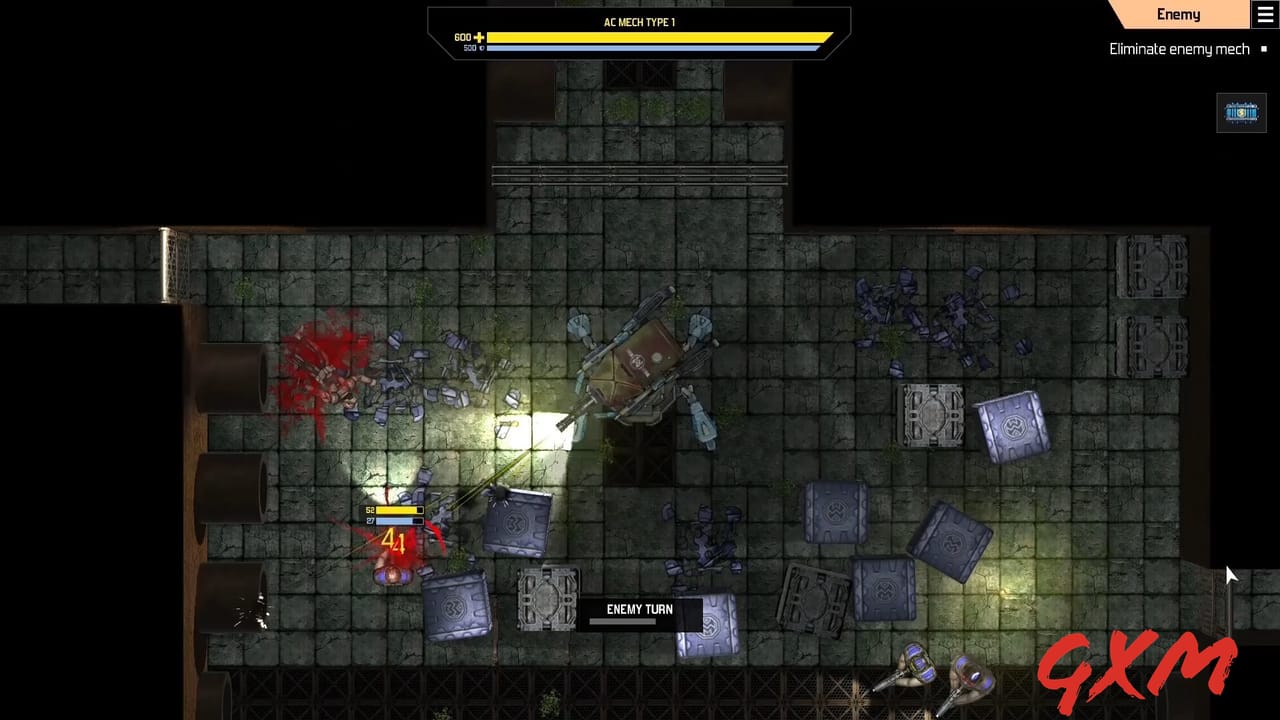
Task: Click the soldier unit in the bottom-right corner
Action: (915, 665)
